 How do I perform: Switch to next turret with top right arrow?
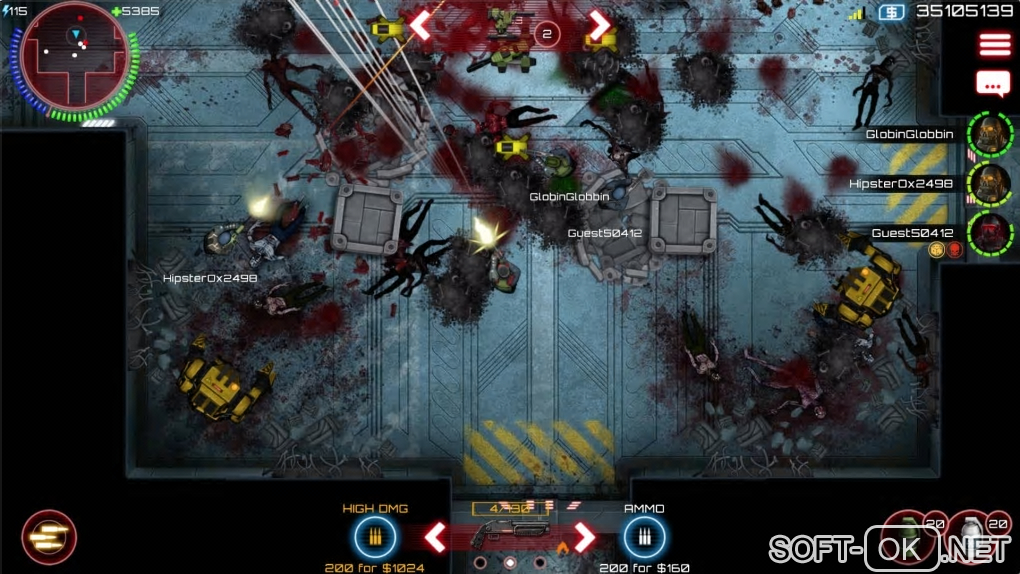tap(599, 26)
